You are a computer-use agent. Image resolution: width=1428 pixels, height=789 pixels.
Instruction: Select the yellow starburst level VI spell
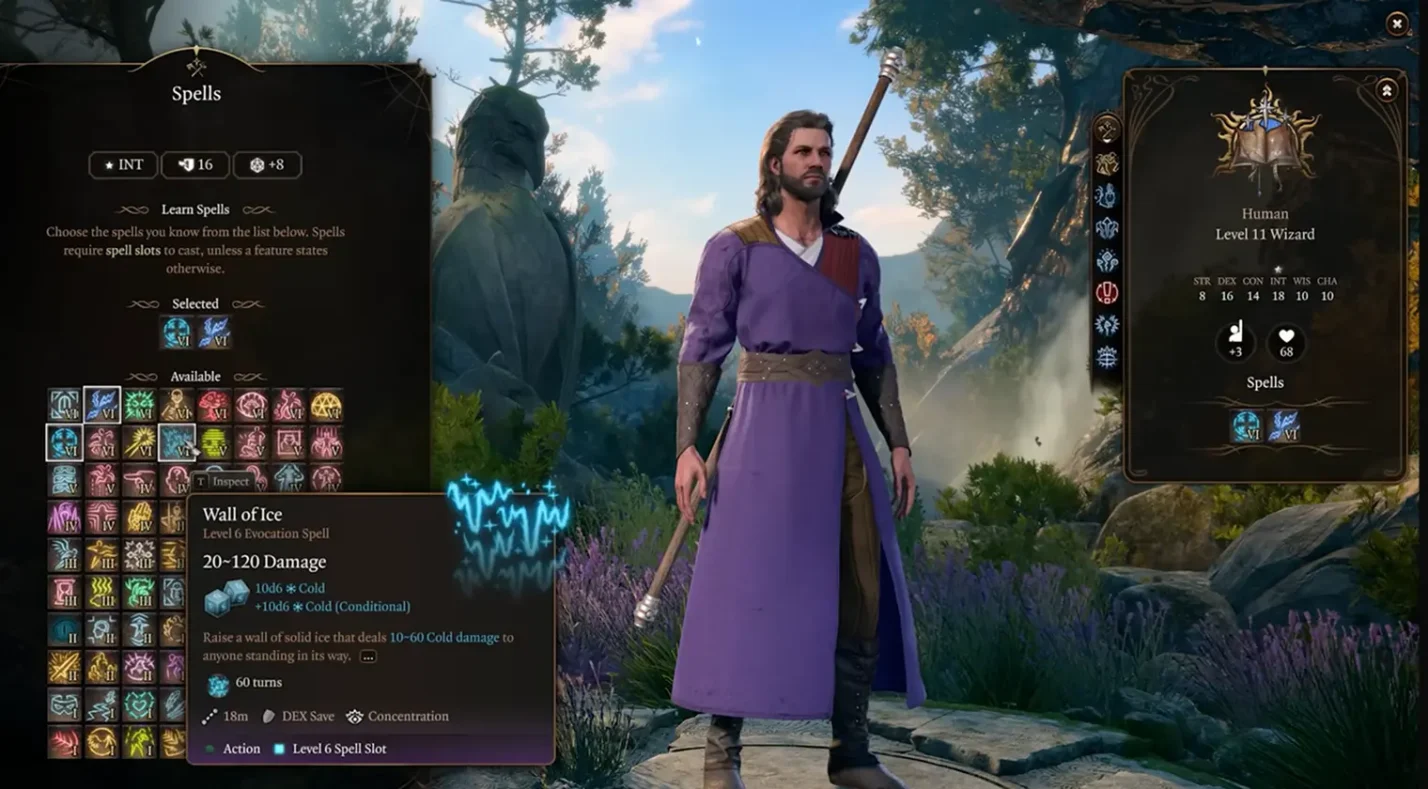(139, 442)
